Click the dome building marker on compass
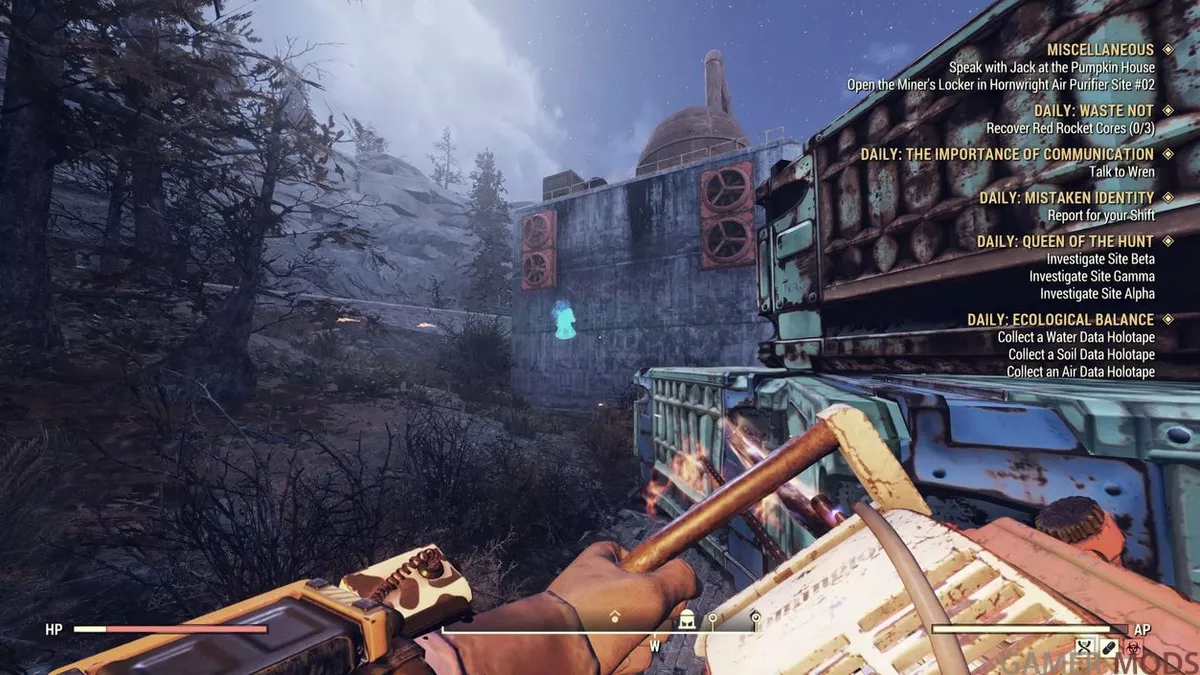1200x675 pixels. [687, 621]
